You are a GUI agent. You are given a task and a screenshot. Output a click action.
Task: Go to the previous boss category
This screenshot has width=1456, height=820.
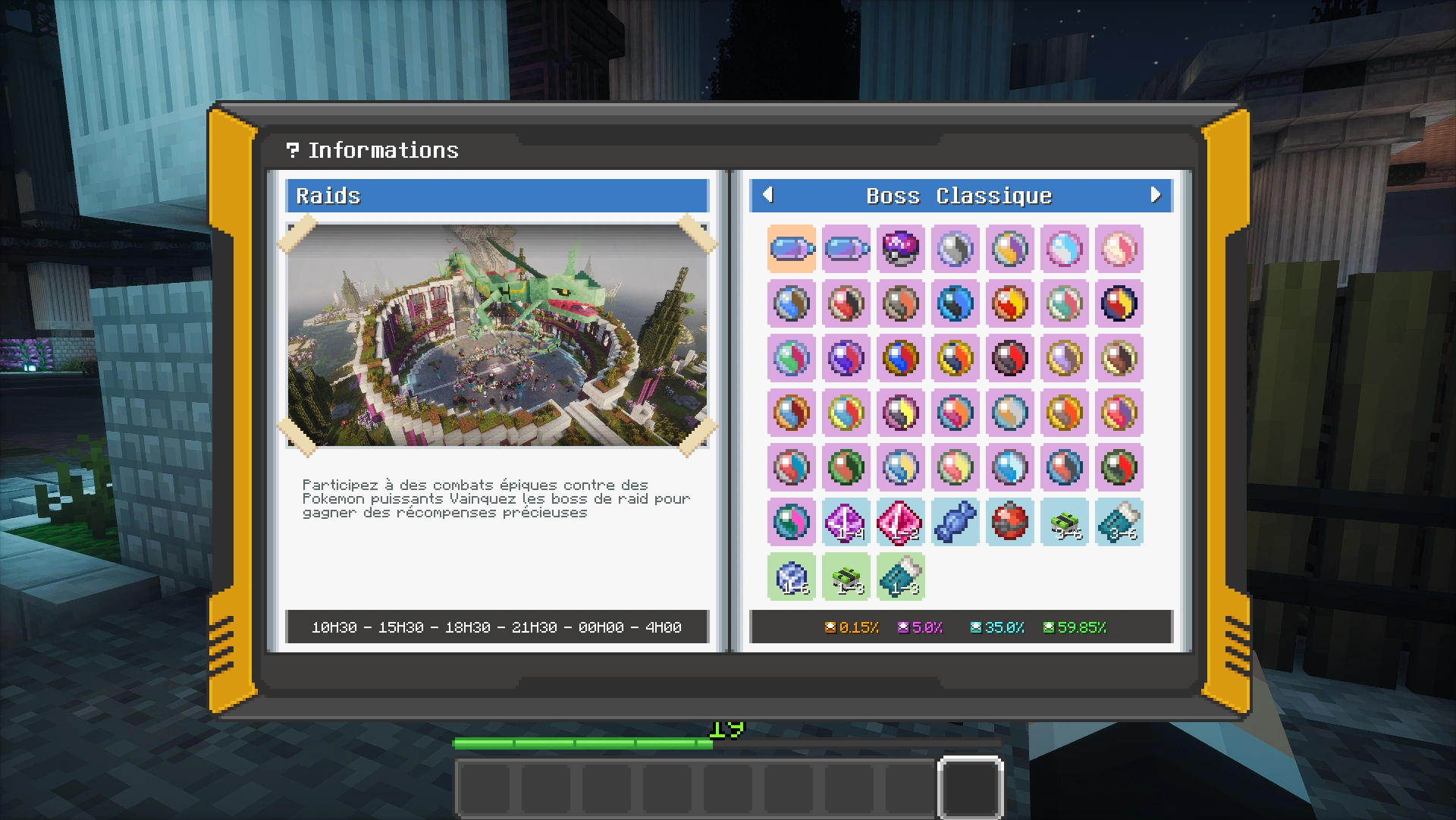click(x=767, y=195)
